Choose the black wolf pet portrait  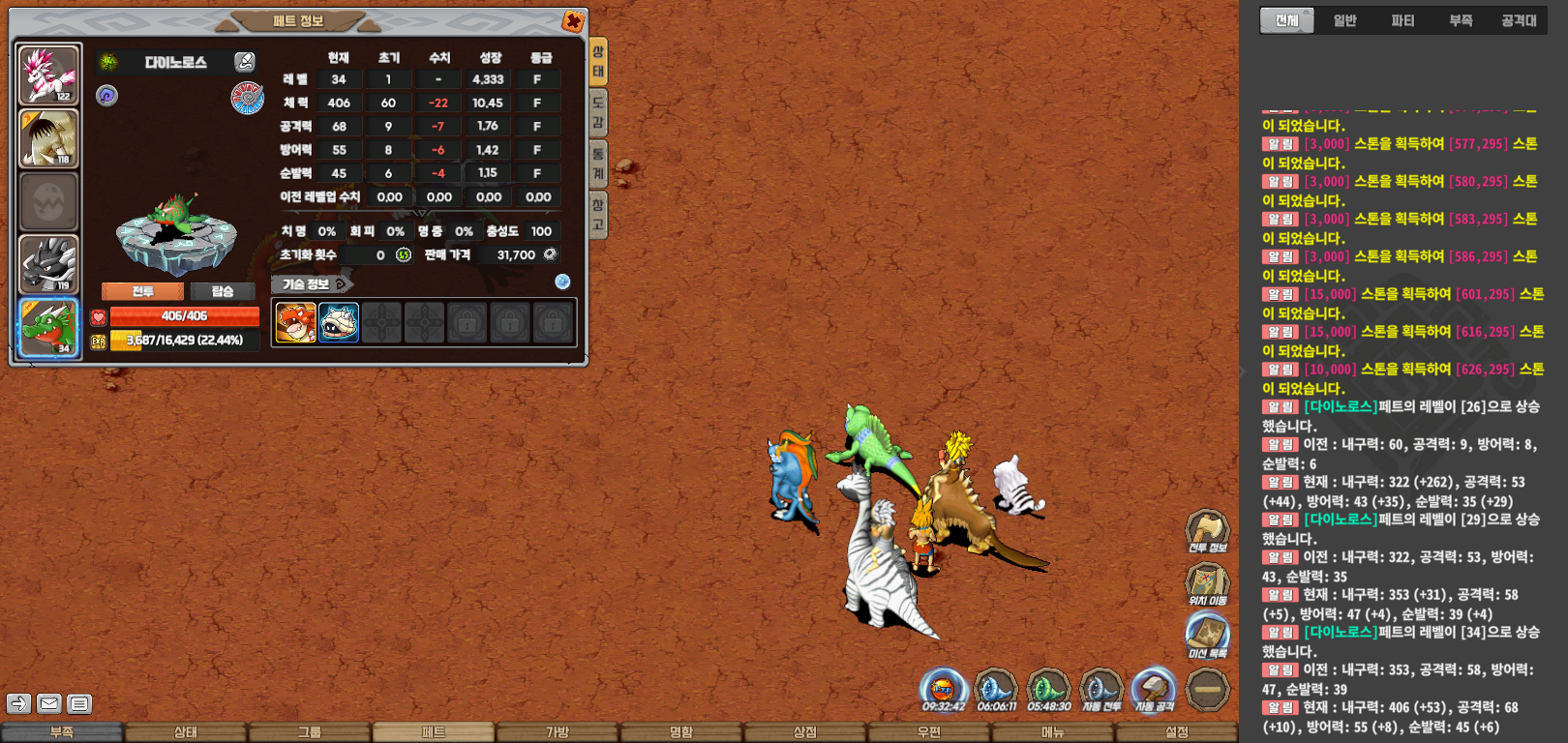point(48,264)
